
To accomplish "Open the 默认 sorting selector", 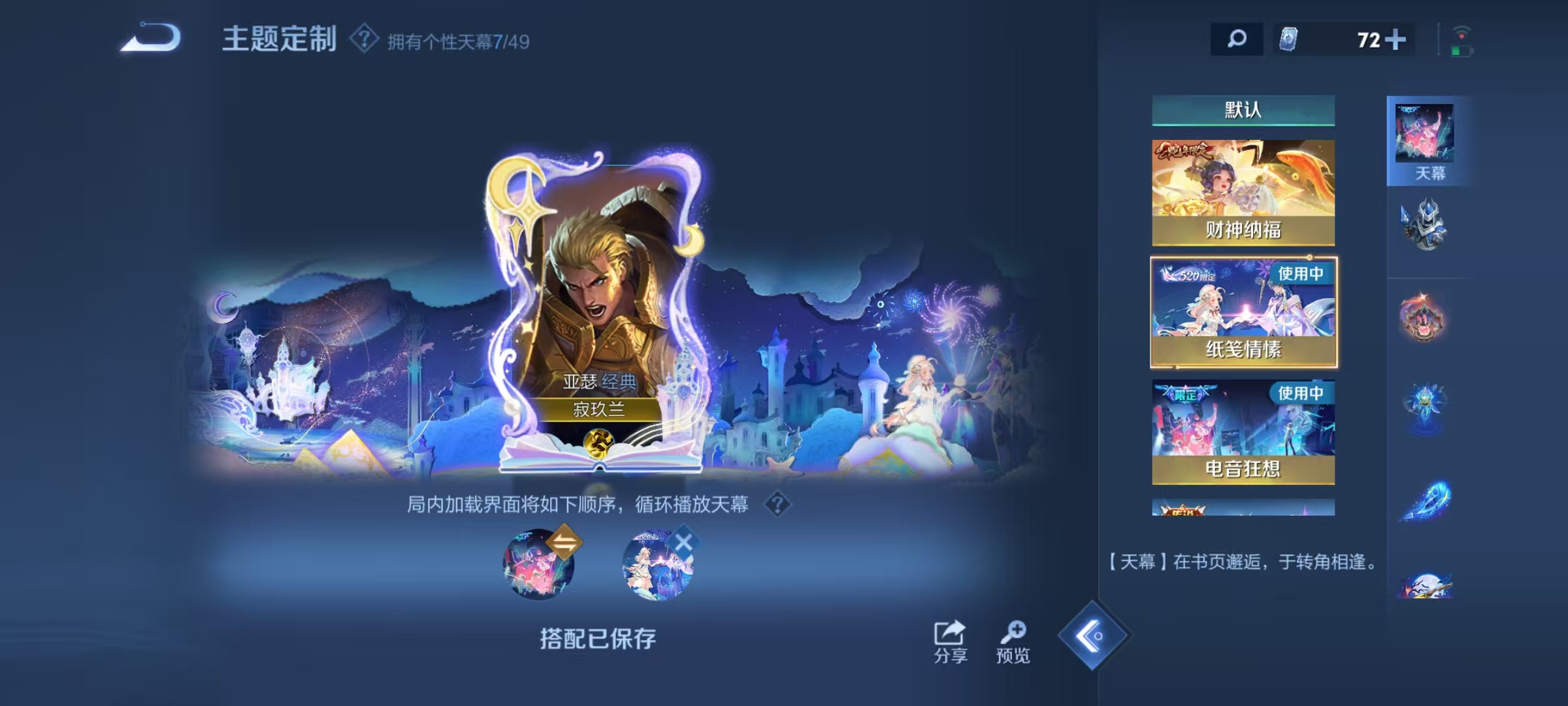I will pos(1243,110).
